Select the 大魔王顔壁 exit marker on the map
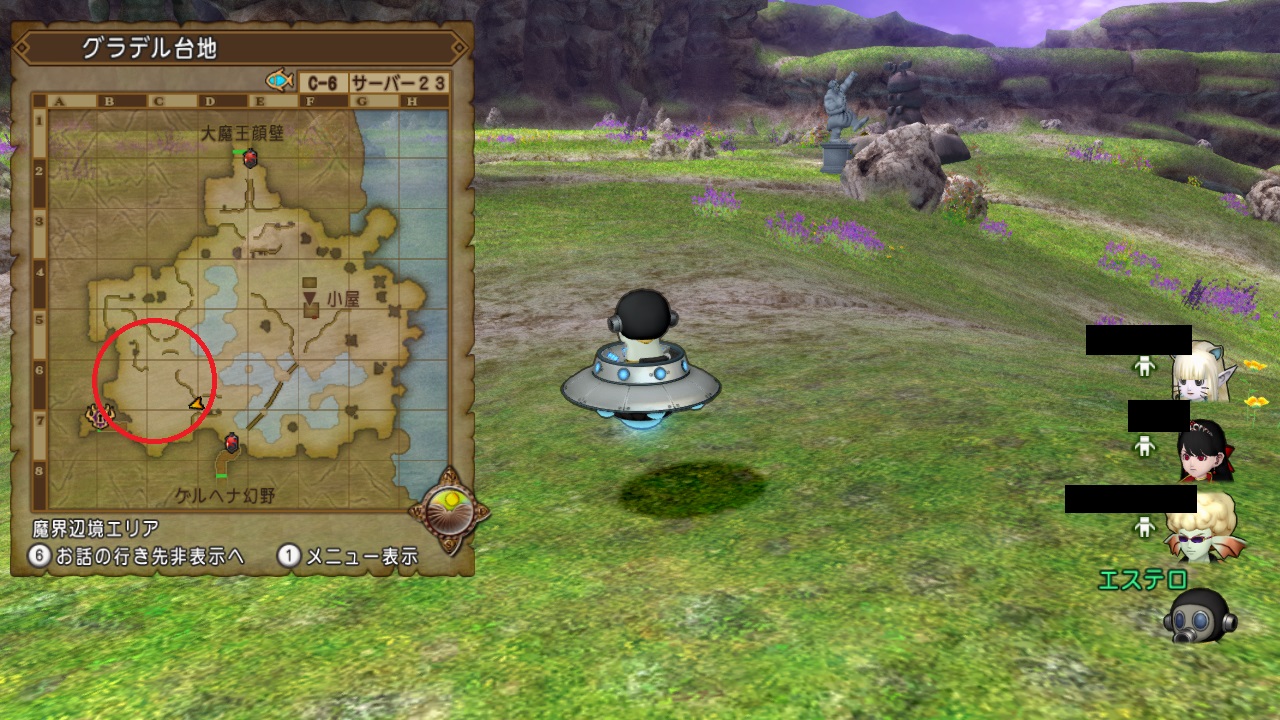The image size is (1280, 720). pos(250,157)
